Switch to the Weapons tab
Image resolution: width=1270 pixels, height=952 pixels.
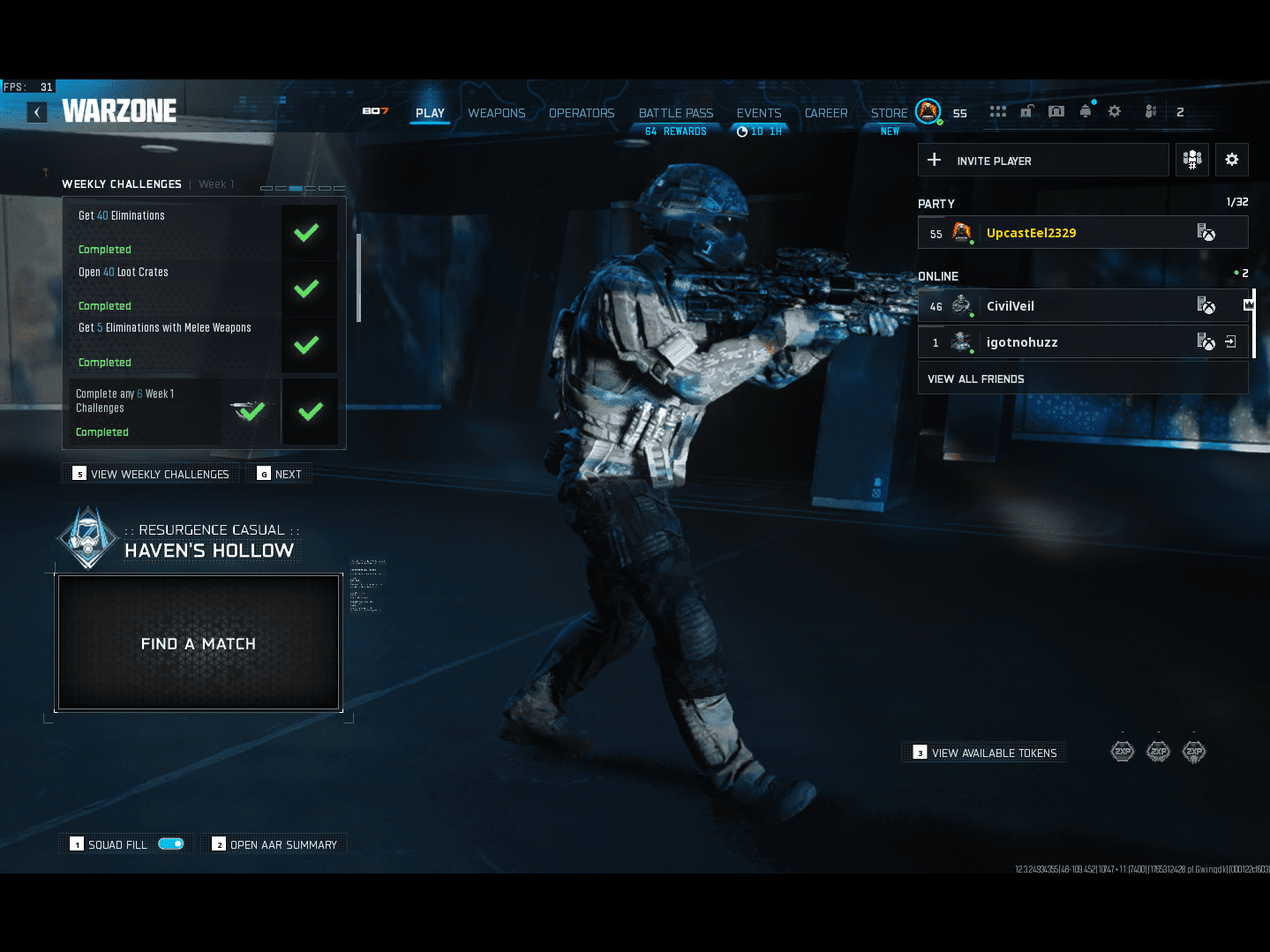(x=496, y=113)
